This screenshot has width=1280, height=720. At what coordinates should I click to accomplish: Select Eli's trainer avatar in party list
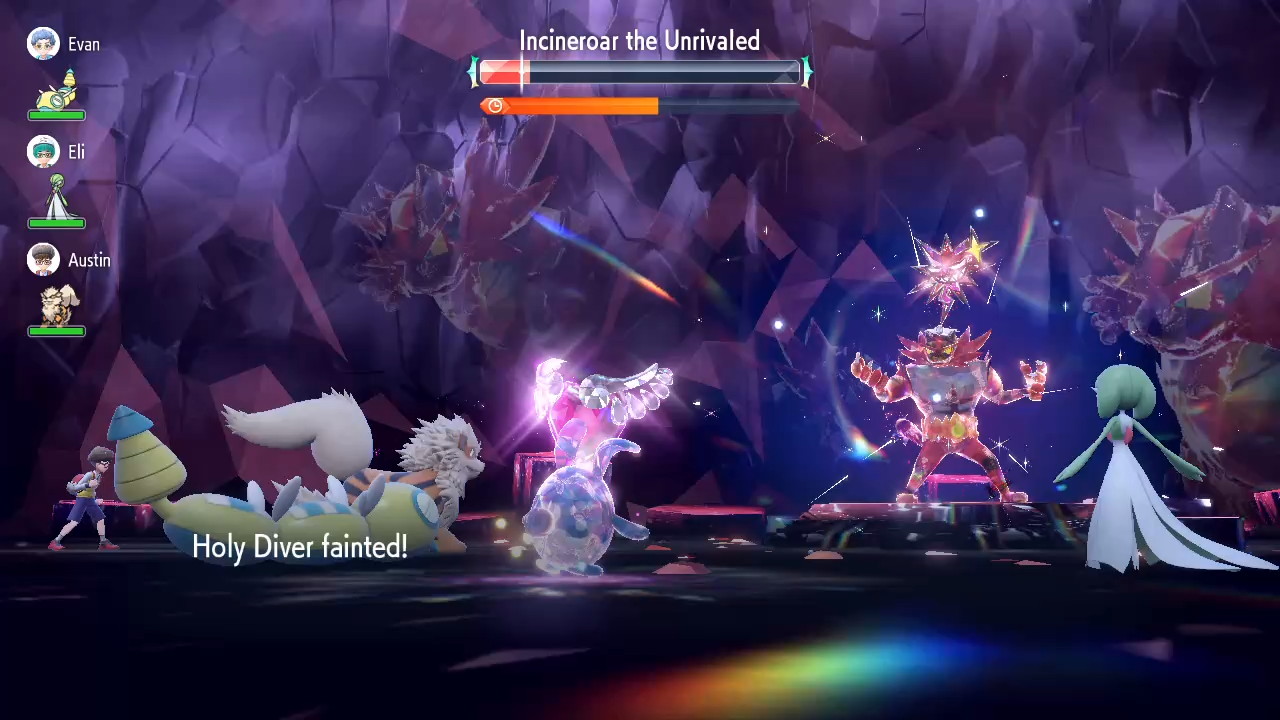pyautogui.click(x=43, y=152)
